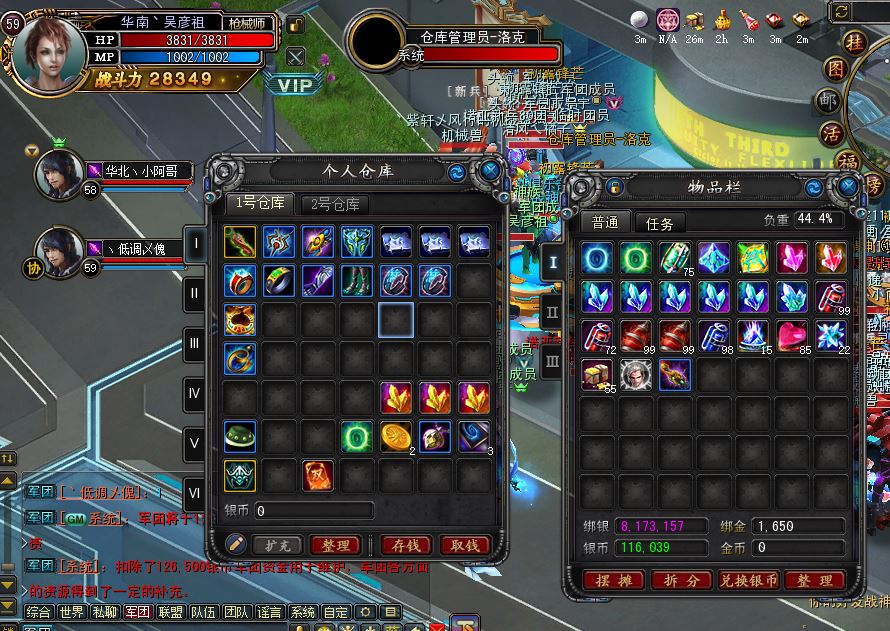Open the 私聊 private chat channel
The image size is (890, 631).
104,612
